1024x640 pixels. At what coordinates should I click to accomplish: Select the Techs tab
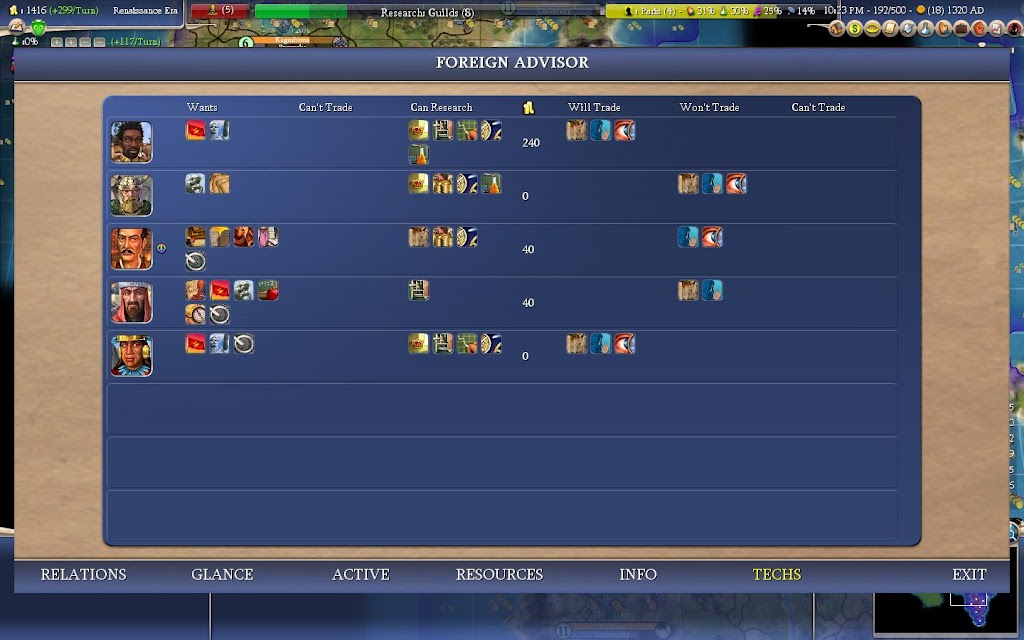pyautogui.click(x=777, y=574)
